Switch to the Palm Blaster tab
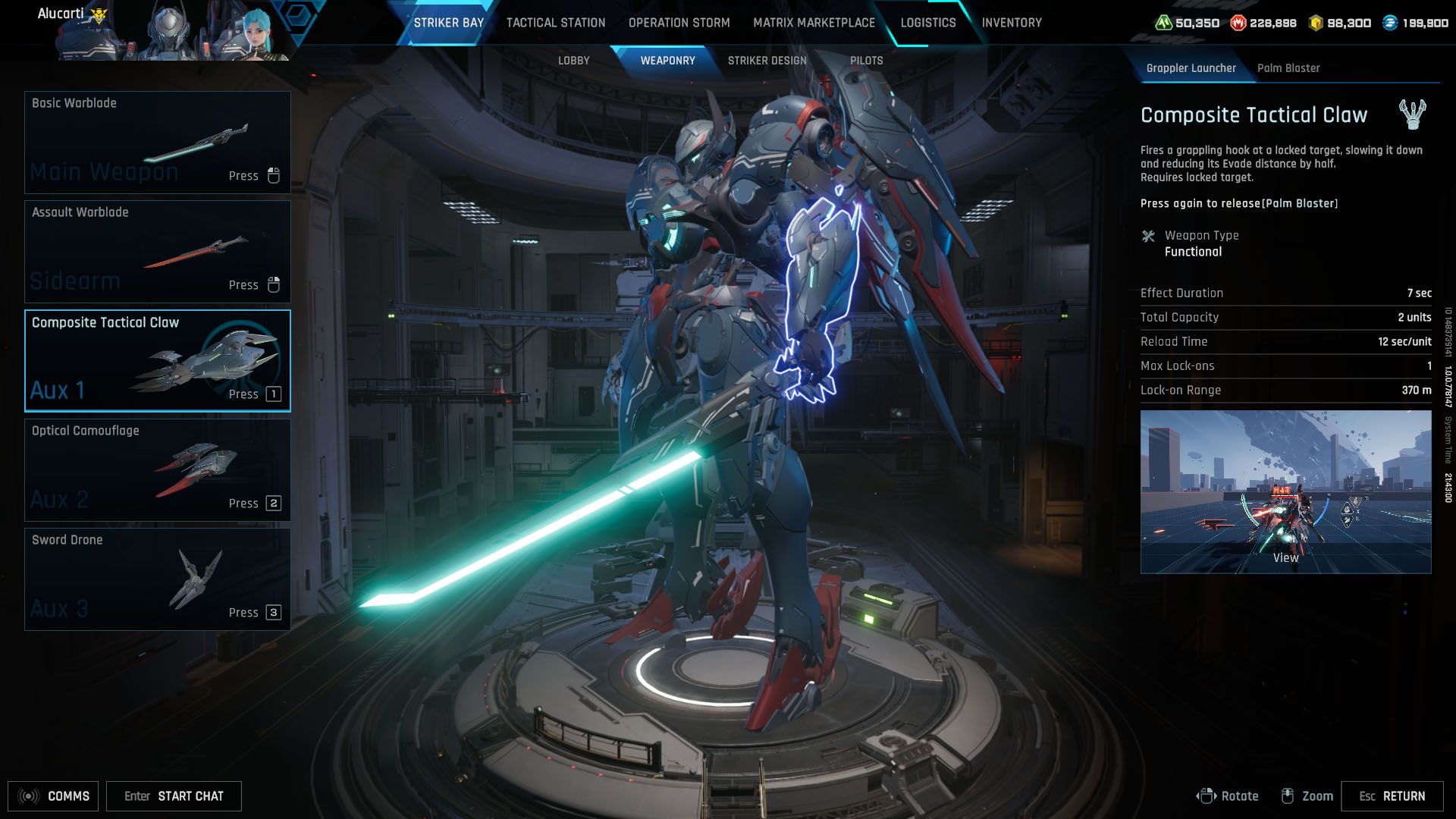 (1289, 67)
